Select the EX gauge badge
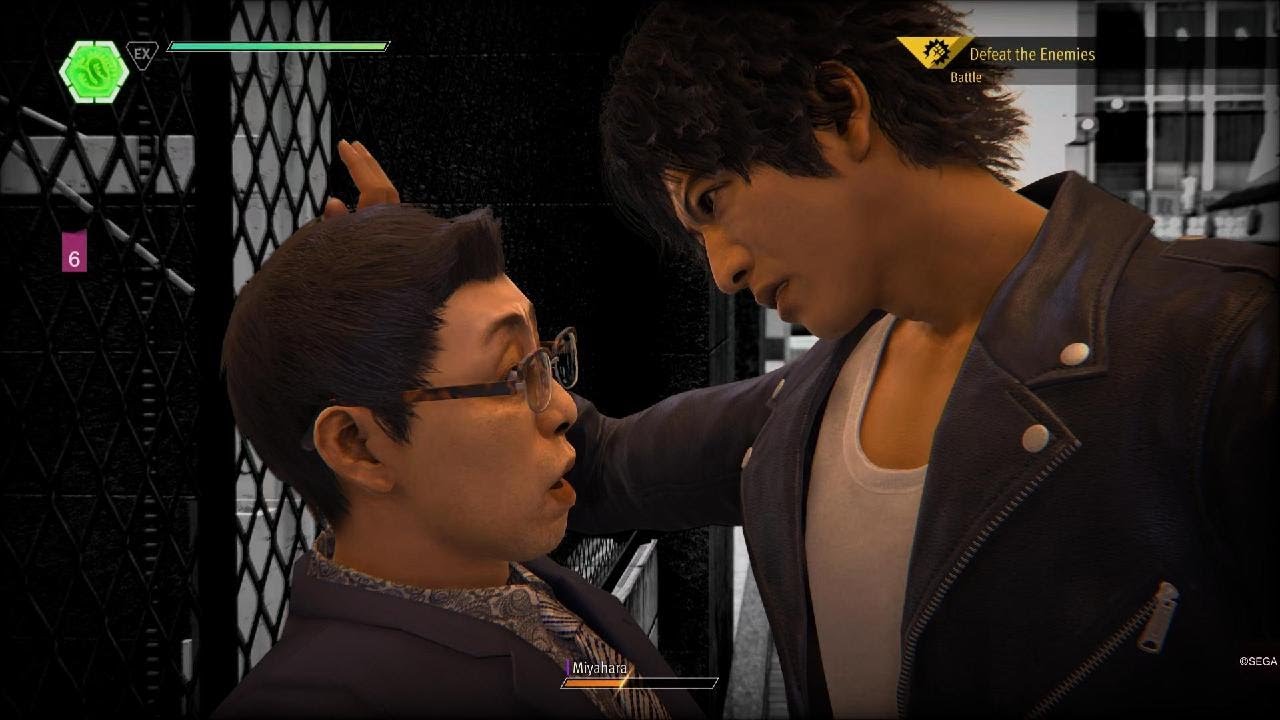The height and width of the screenshot is (720, 1280). 142,54
